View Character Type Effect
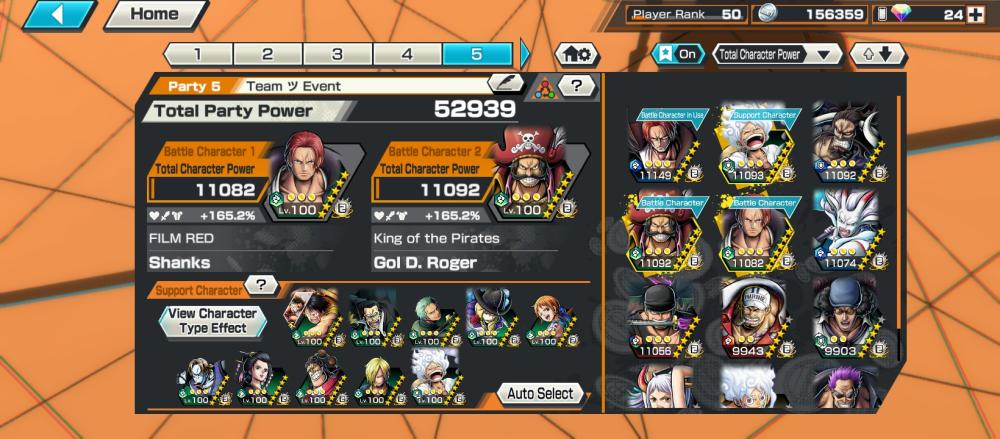Viewport: 1000px width, 439px height. (x=214, y=320)
